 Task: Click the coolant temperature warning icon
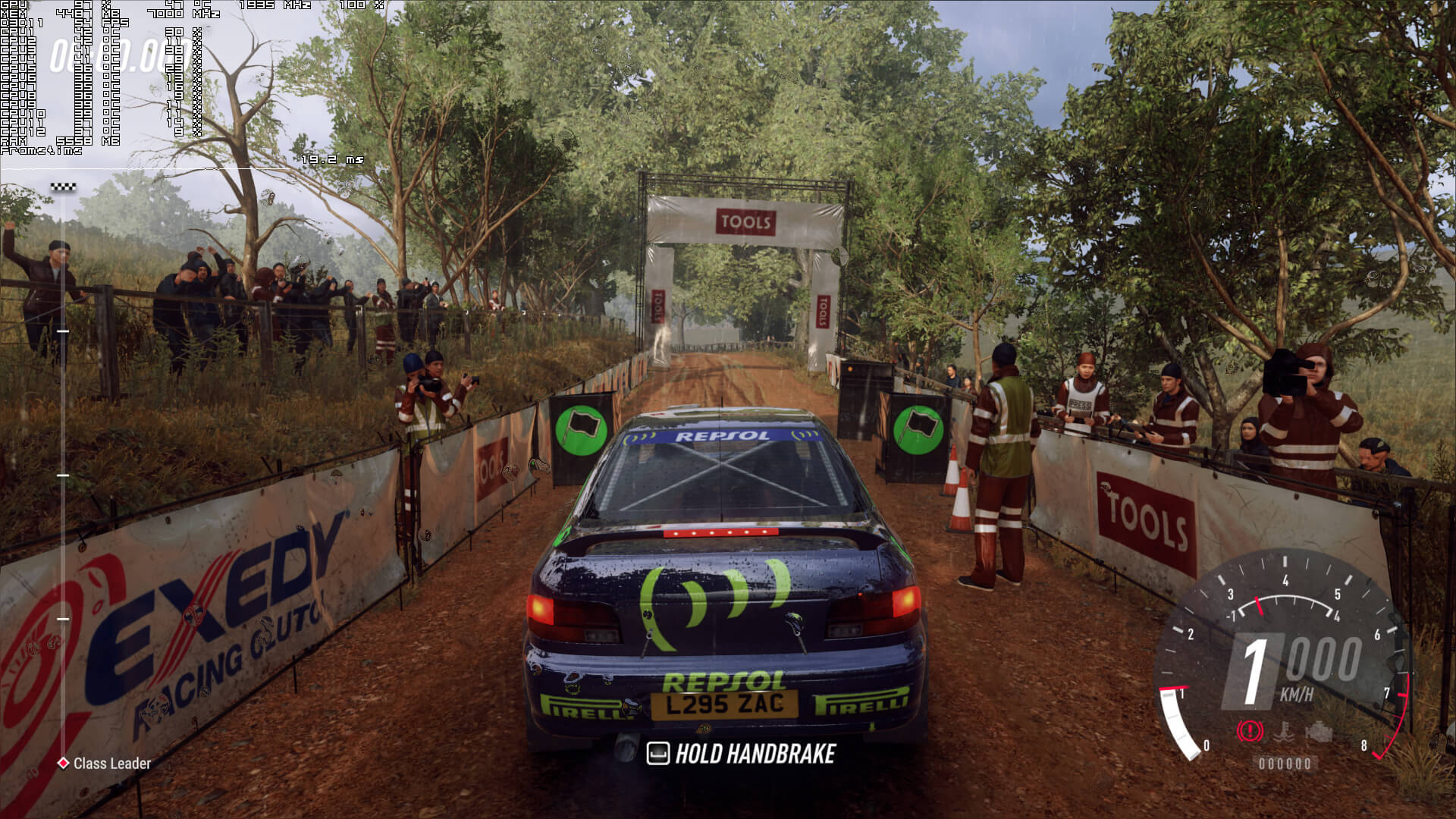point(1285,732)
